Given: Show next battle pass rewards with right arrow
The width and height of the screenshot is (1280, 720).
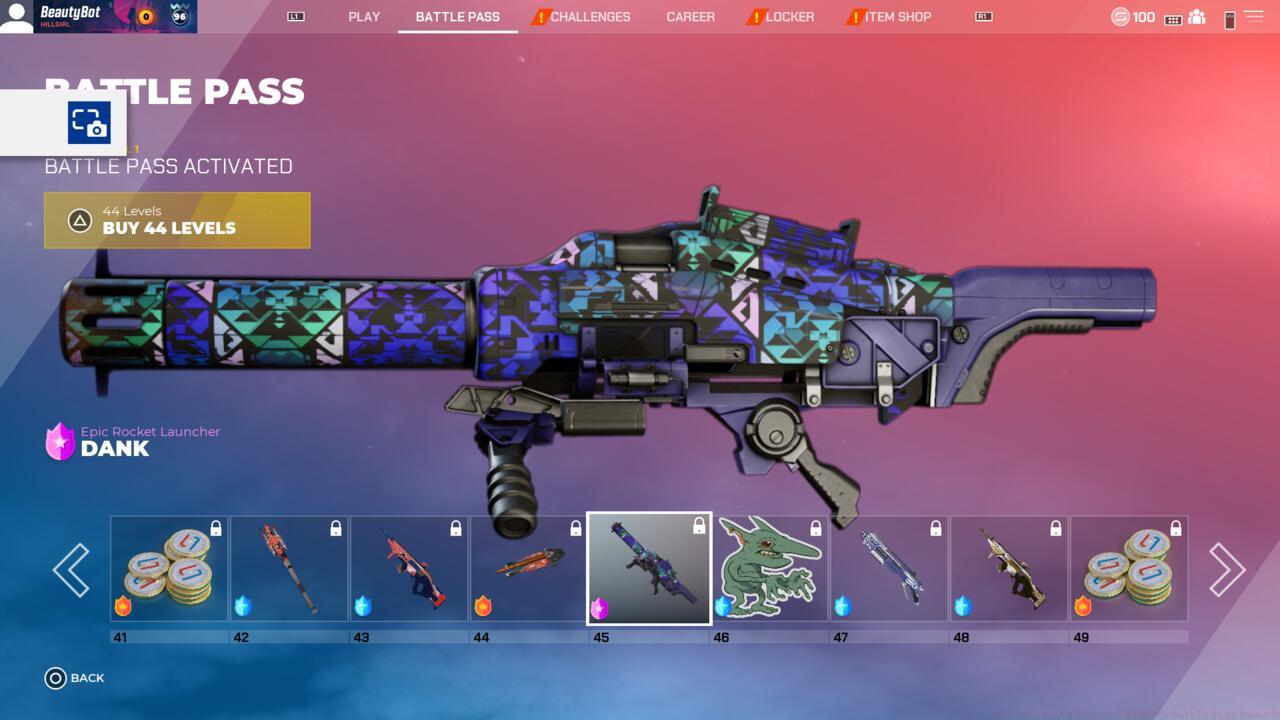Looking at the screenshot, I should 1227,570.
